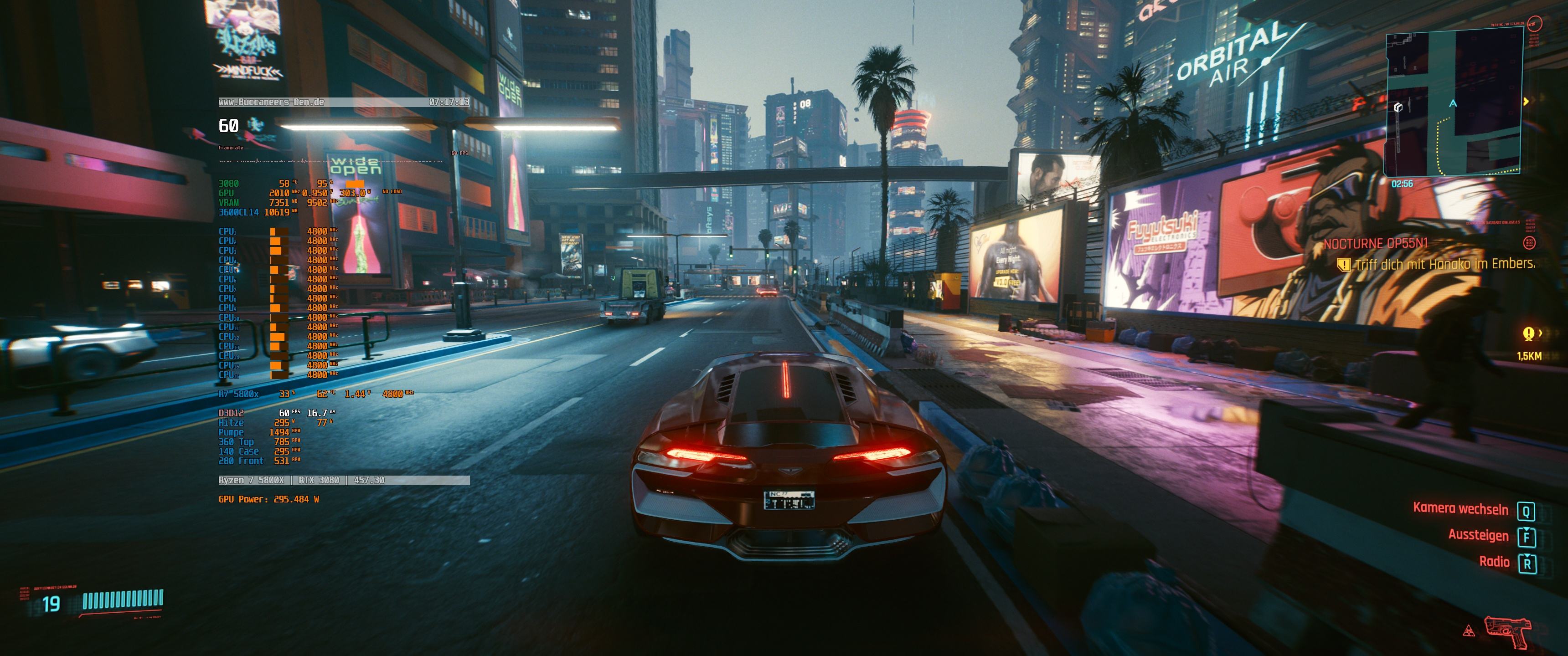The width and height of the screenshot is (1568, 656).
Task: Open the Nocturne OP55N1 quest tracker
Action: click(1375, 243)
